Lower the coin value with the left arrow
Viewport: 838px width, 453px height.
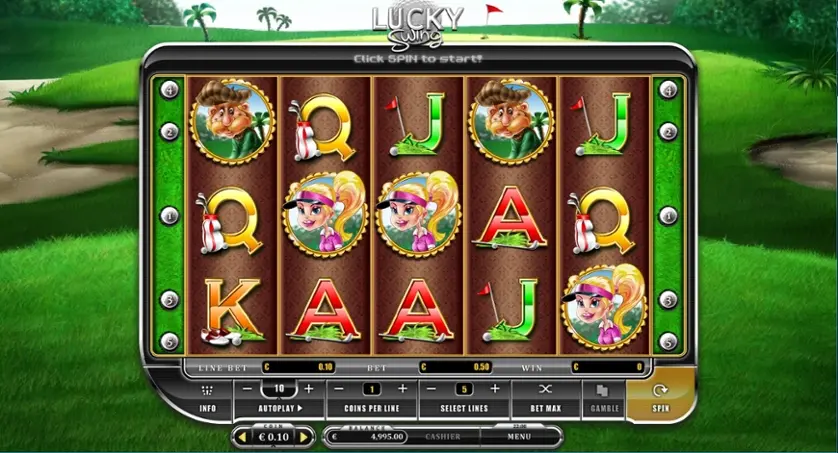(240, 437)
